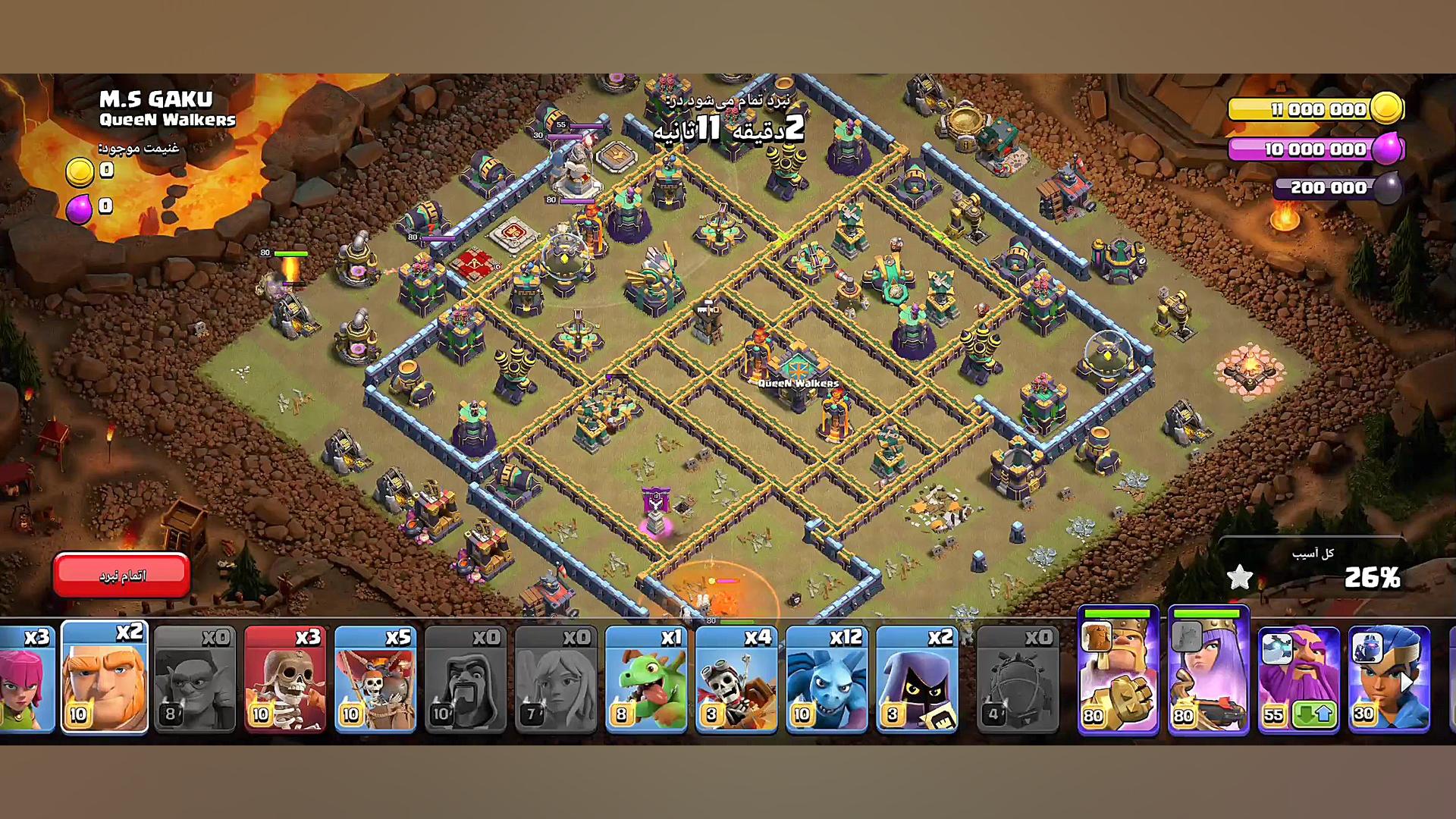
Task: Select the Headhunter troop card
Action: pyautogui.click(x=918, y=679)
